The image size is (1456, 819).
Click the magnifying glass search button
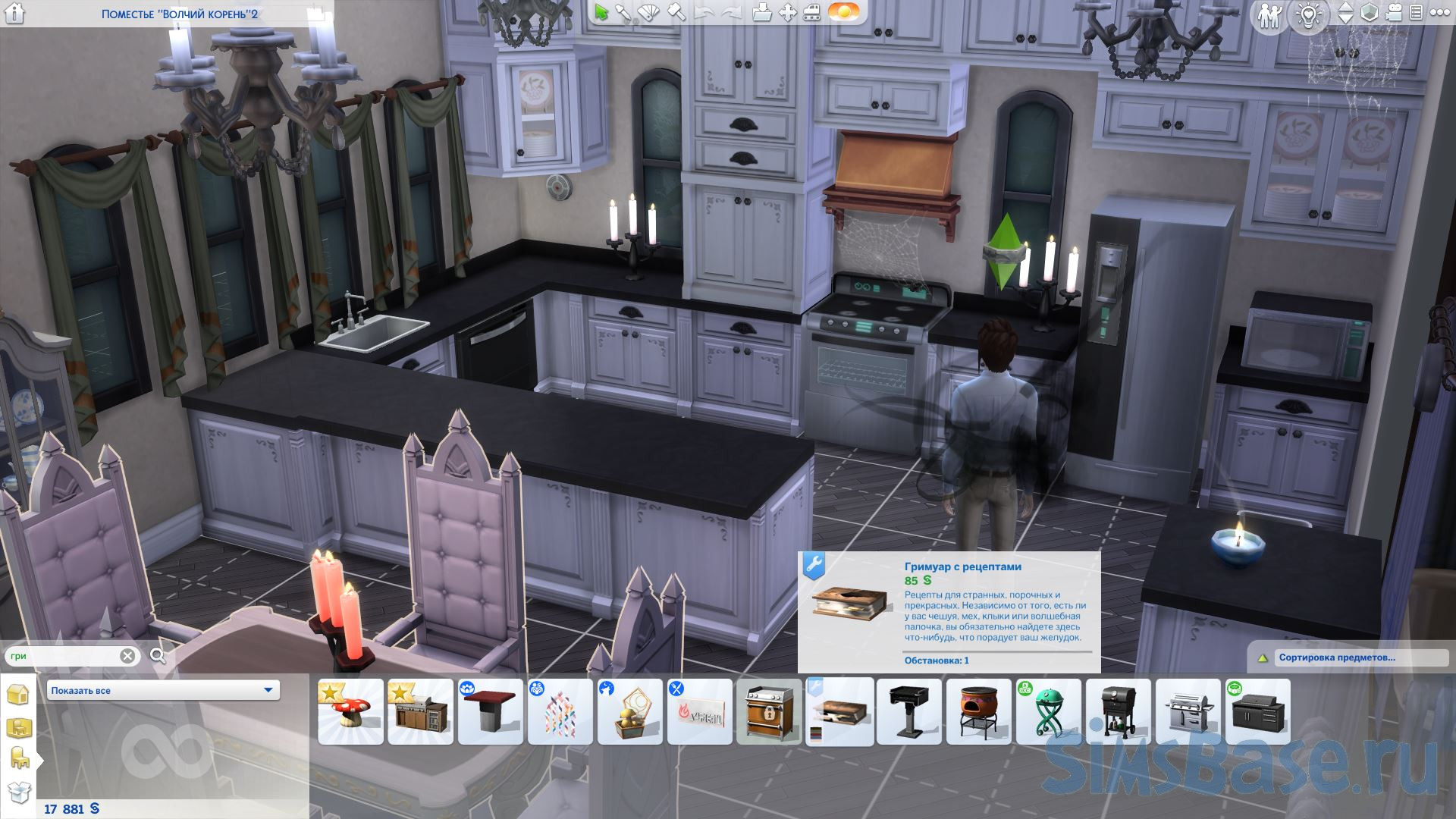158,656
